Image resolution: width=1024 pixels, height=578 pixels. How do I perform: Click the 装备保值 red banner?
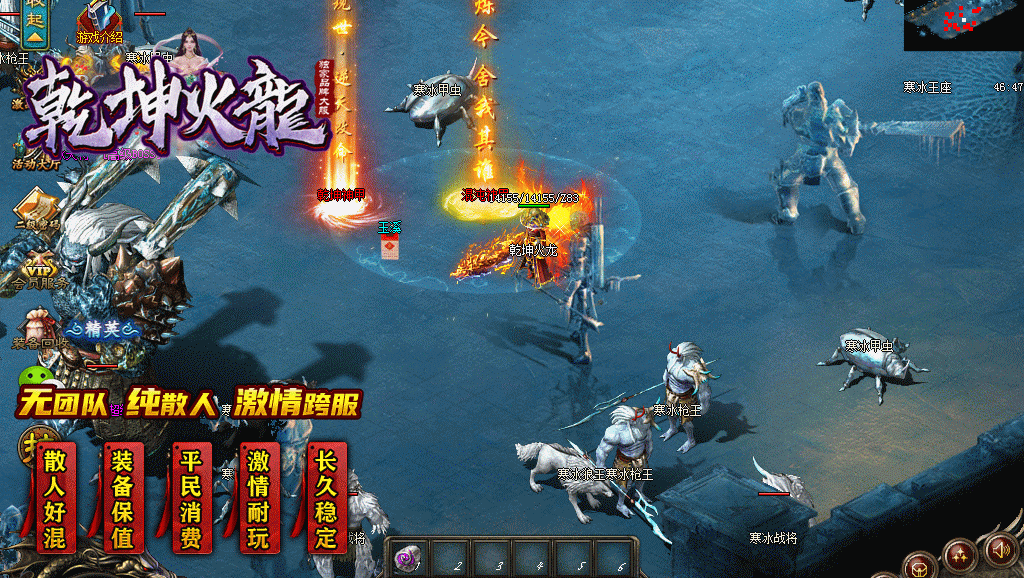(122, 499)
